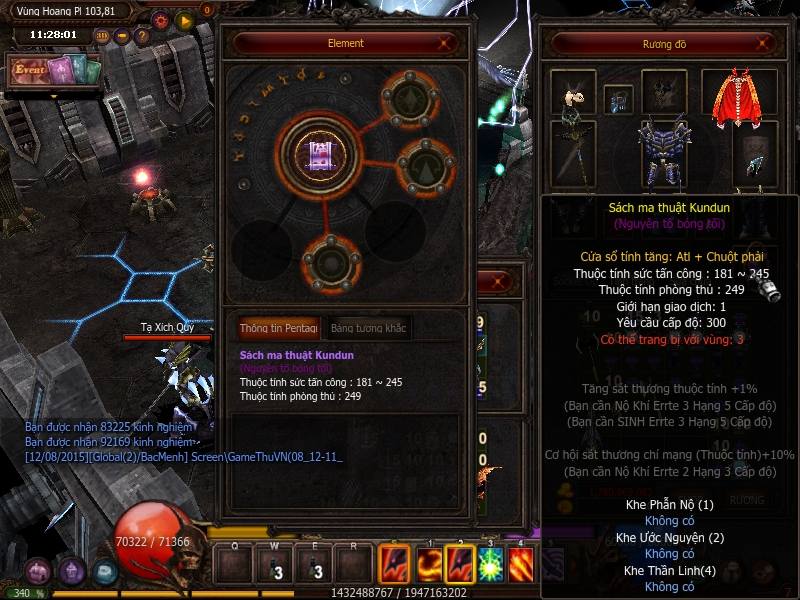Click the yellow play arrow button
Viewport: 800px width, 600px height.
pyautogui.click(x=184, y=19)
